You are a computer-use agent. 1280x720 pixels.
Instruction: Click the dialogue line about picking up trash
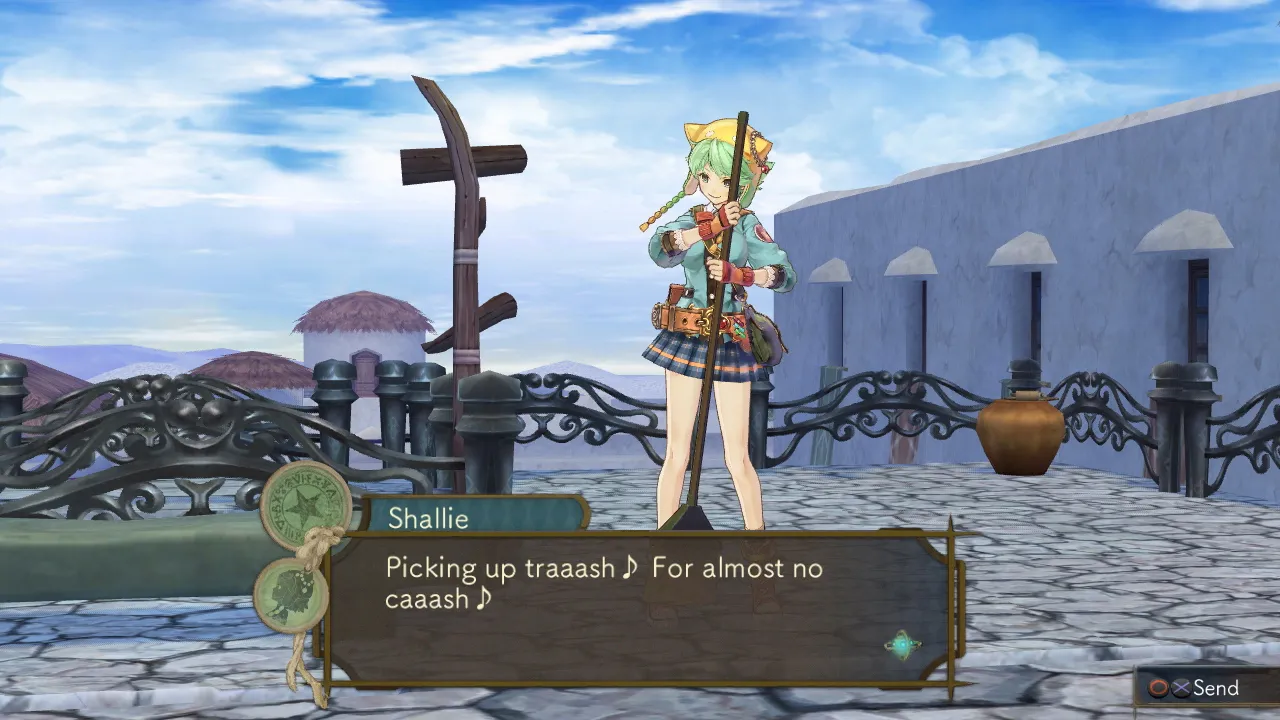click(x=600, y=568)
